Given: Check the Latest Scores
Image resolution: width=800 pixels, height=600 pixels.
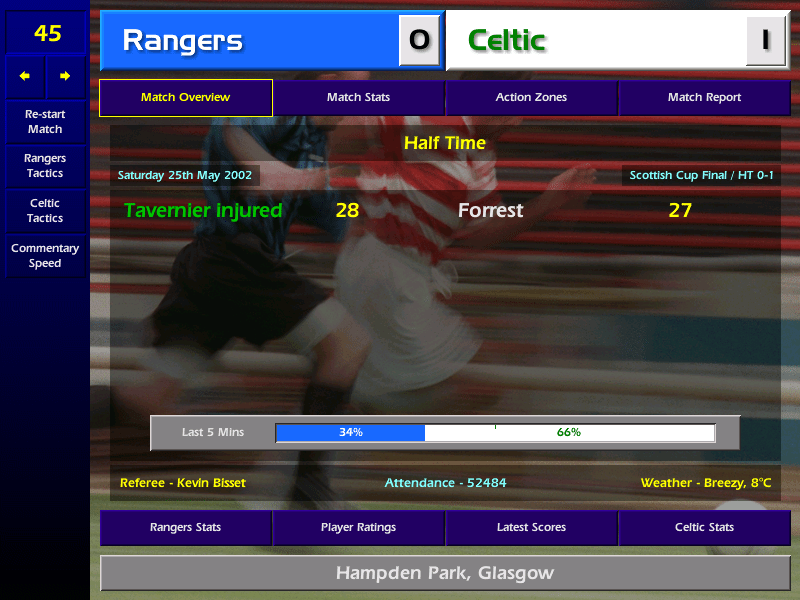Looking at the screenshot, I should [x=531, y=528].
